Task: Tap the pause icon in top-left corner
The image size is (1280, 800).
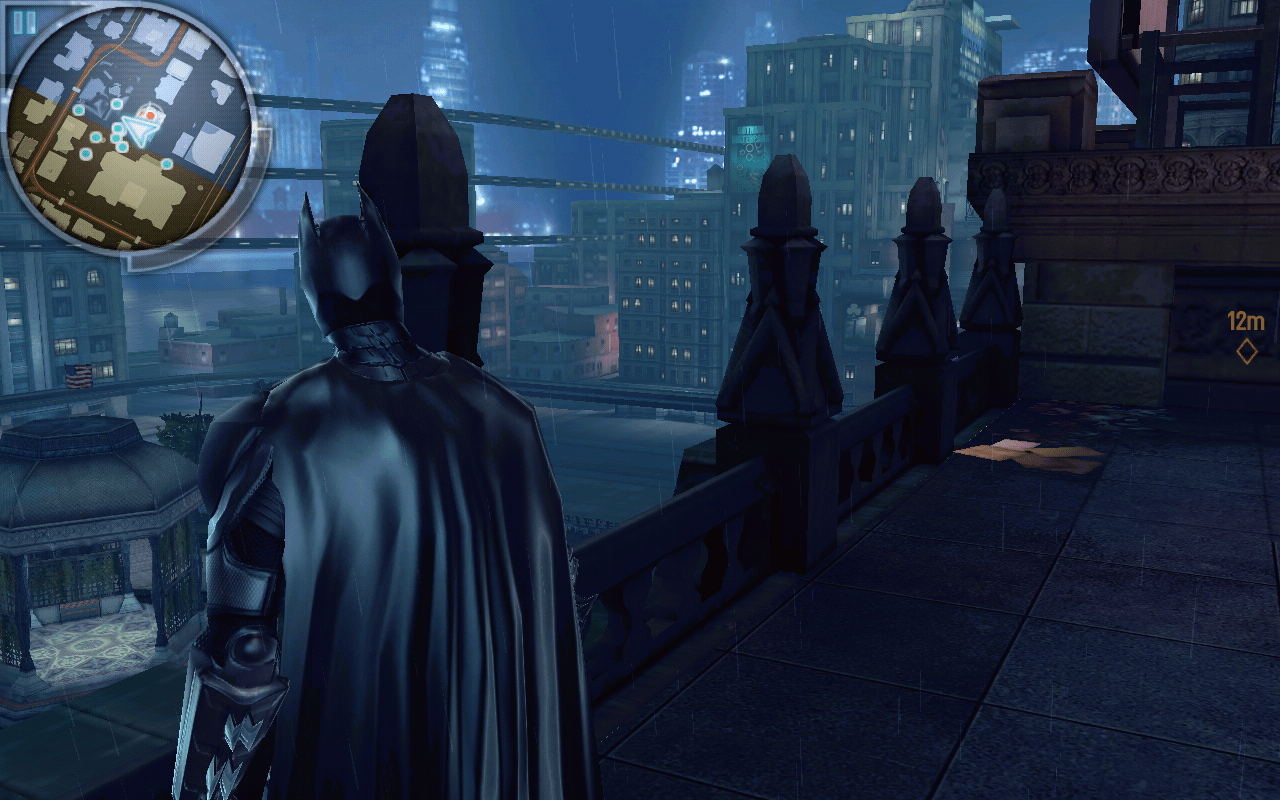Action: (24, 20)
